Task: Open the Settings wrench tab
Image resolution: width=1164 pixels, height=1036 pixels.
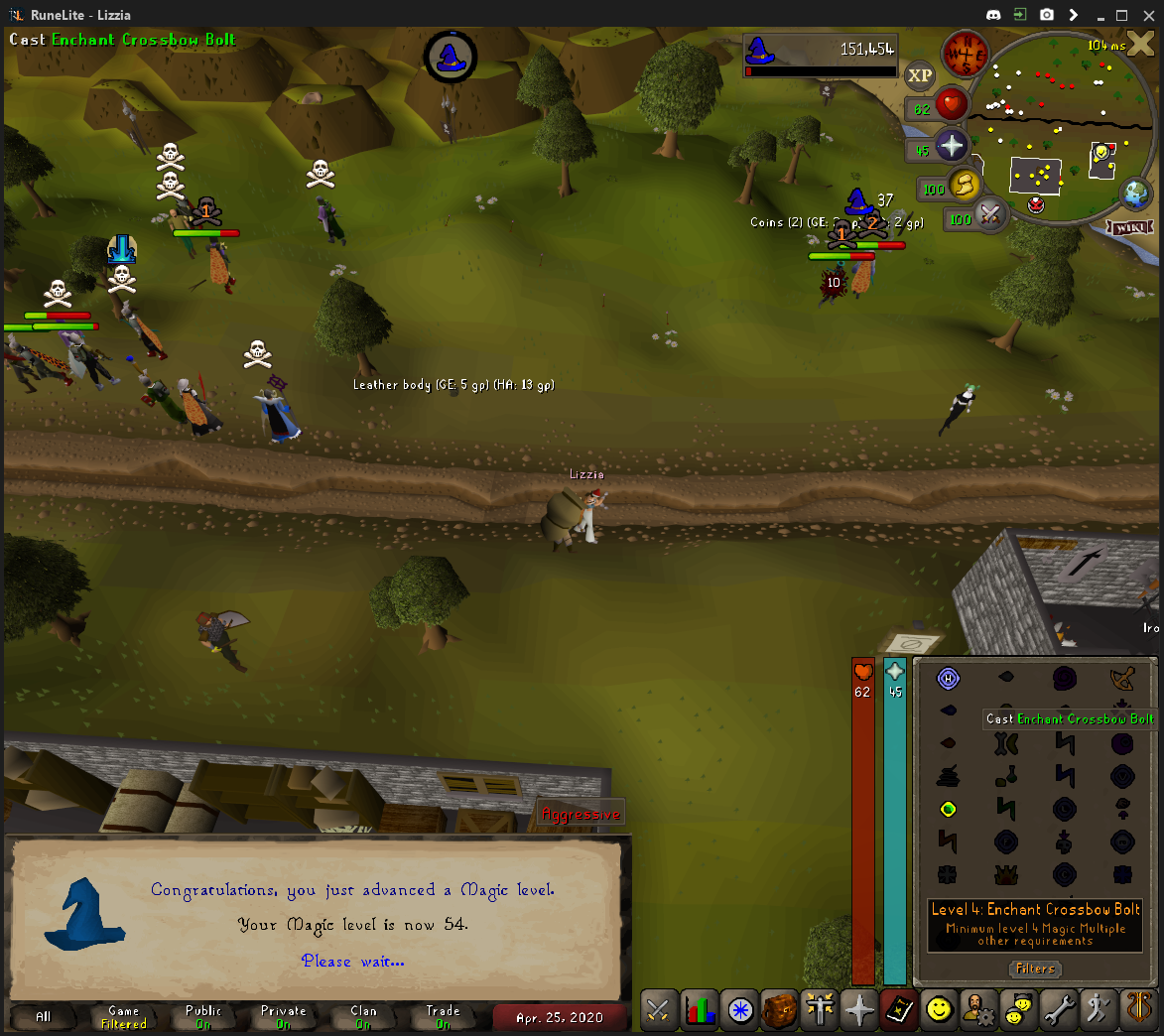Action: [x=1060, y=1010]
